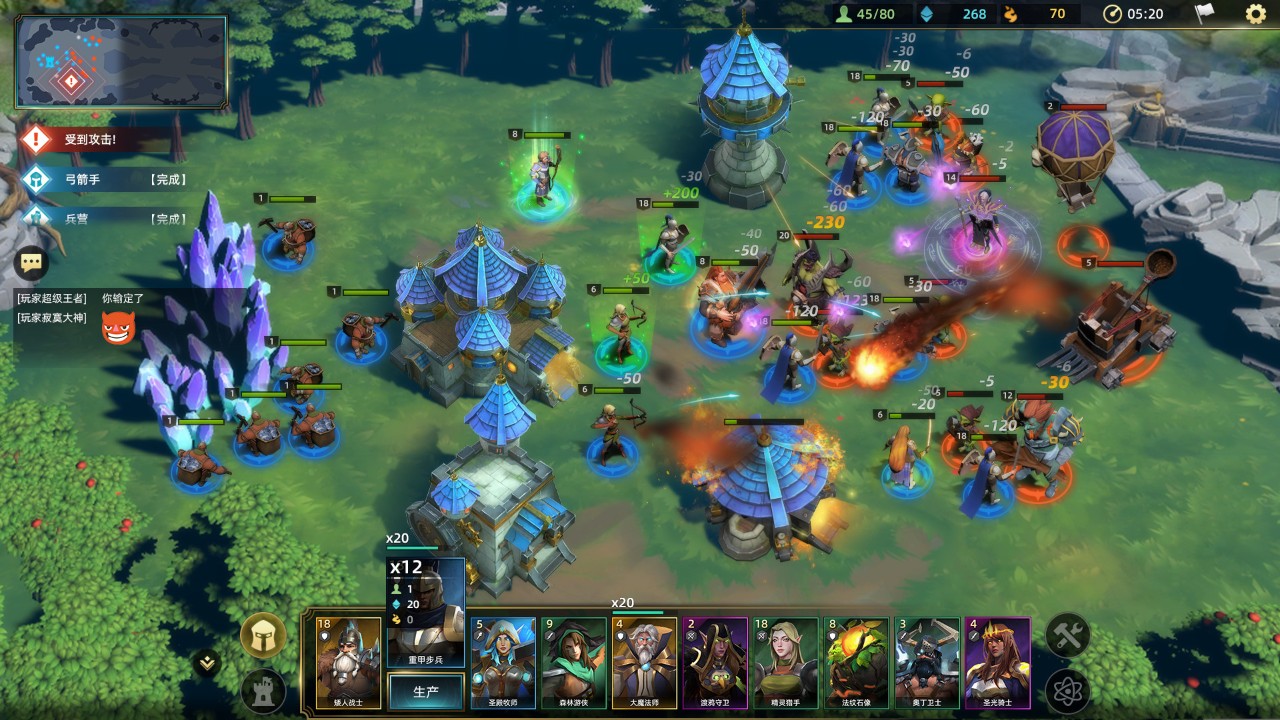Choose the 渡鸦守卫 raven guard card

click(x=715, y=663)
